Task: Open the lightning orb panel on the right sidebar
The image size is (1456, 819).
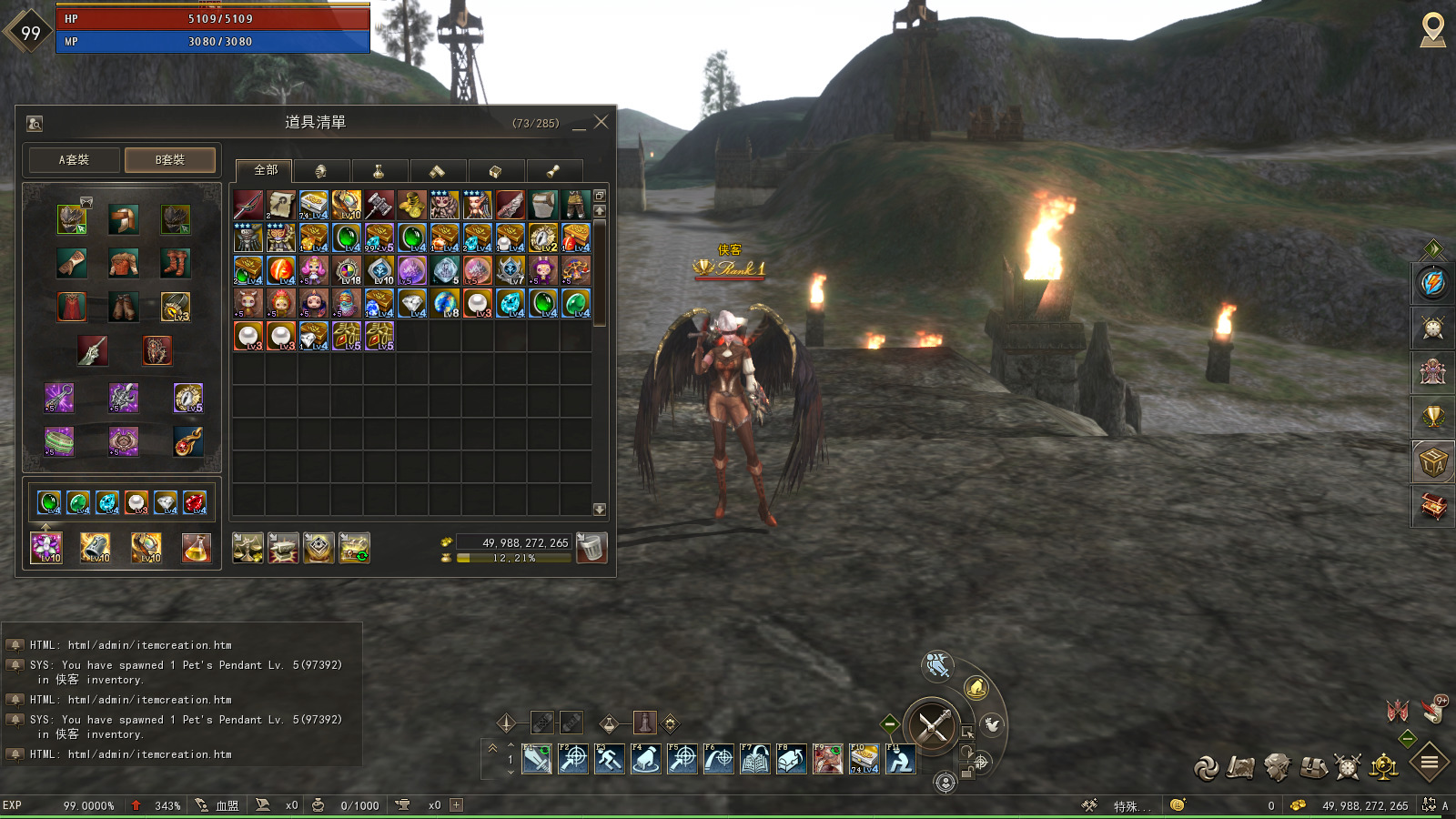Action: 1431,284
